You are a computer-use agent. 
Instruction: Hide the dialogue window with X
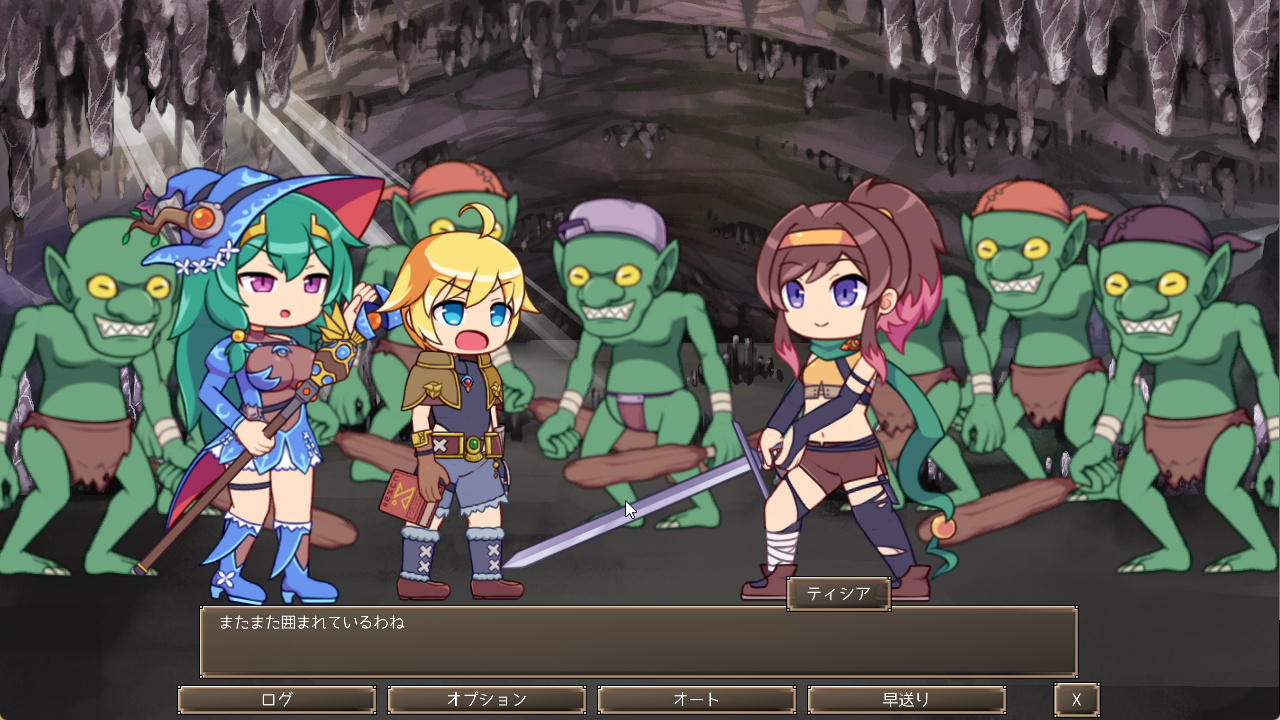(1077, 700)
